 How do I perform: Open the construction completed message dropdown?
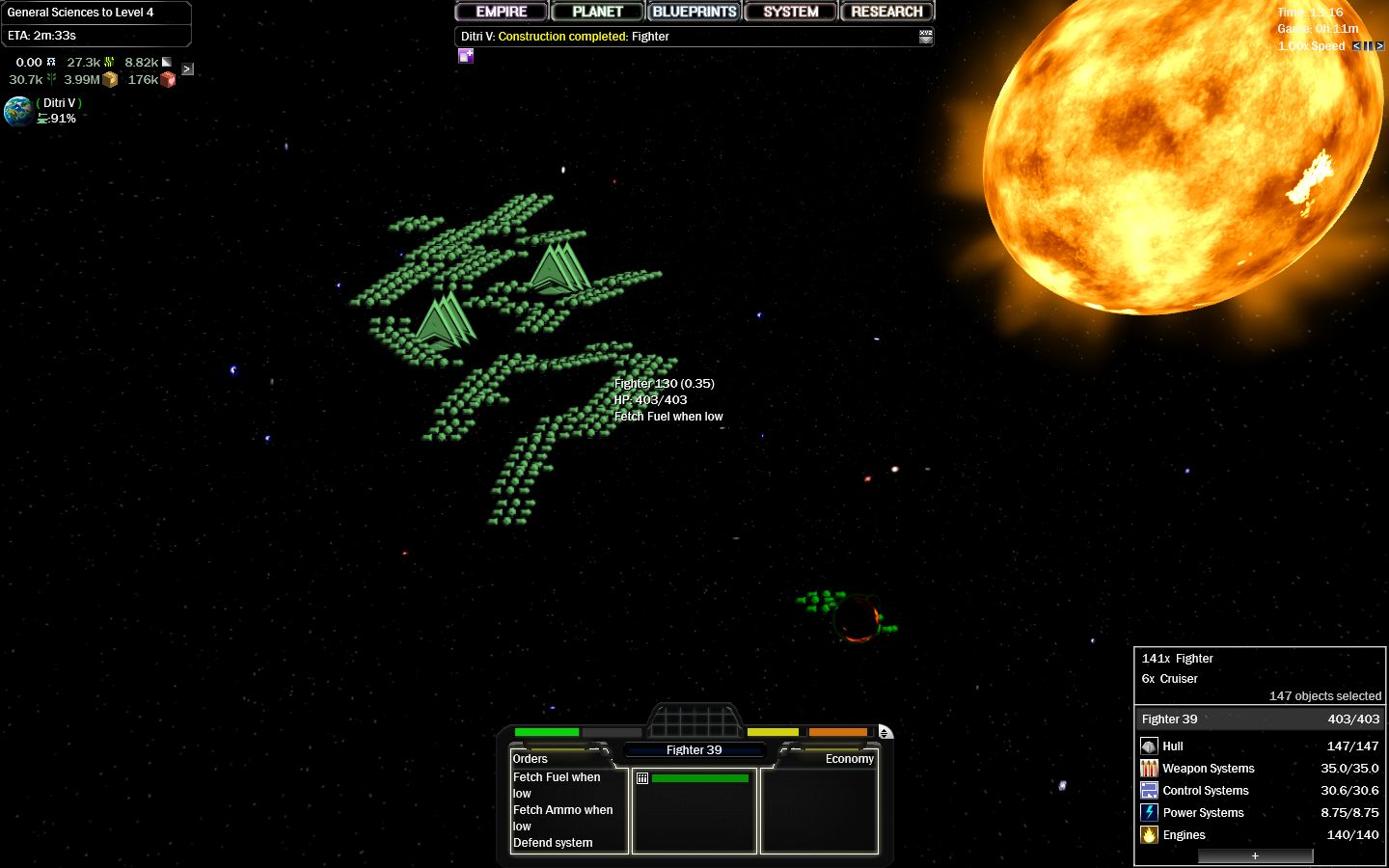(x=924, y=36)
